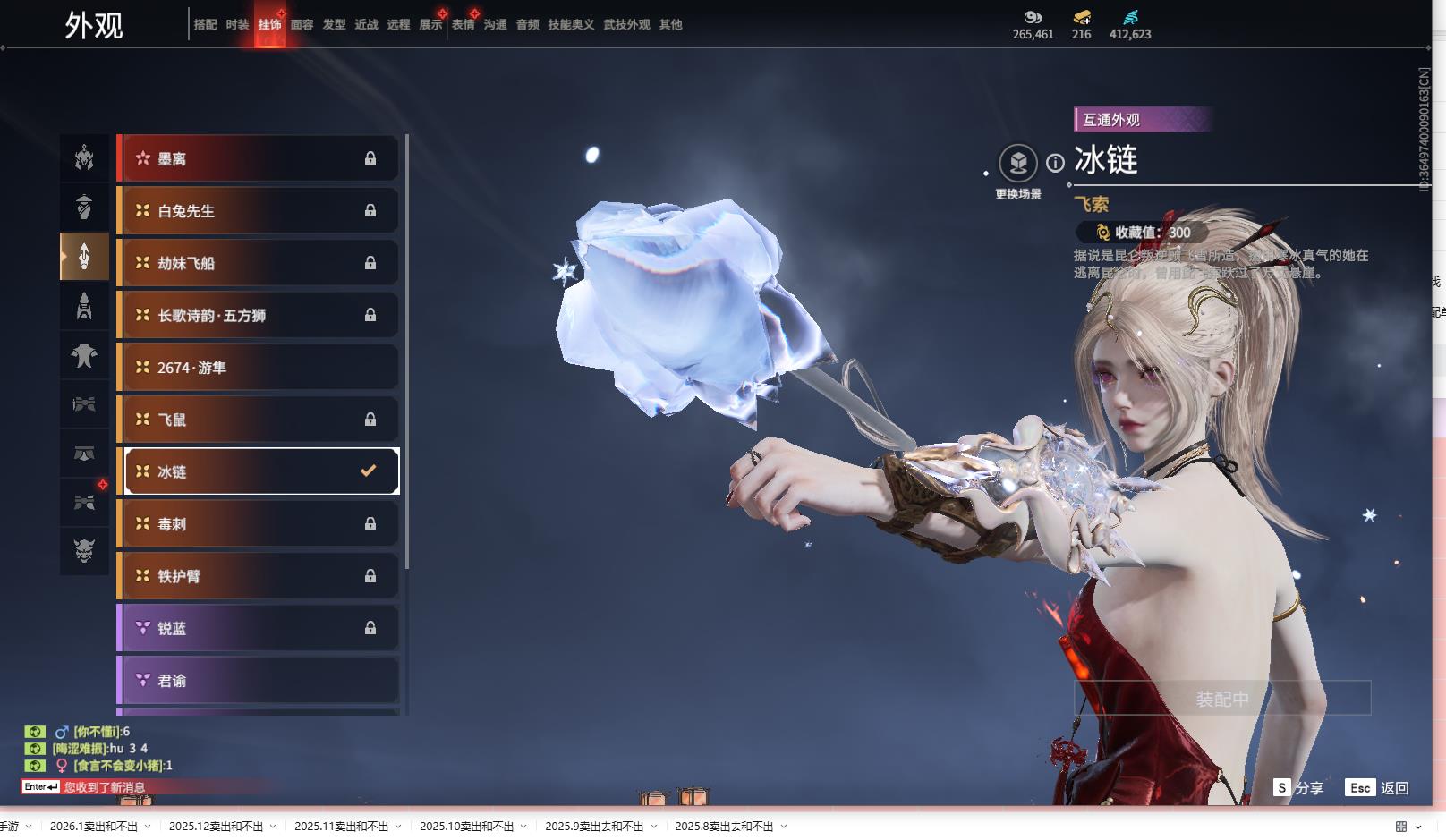Go to the 其他 tab
Viewport: 1446px width, 840px height.
coord(670,25)
